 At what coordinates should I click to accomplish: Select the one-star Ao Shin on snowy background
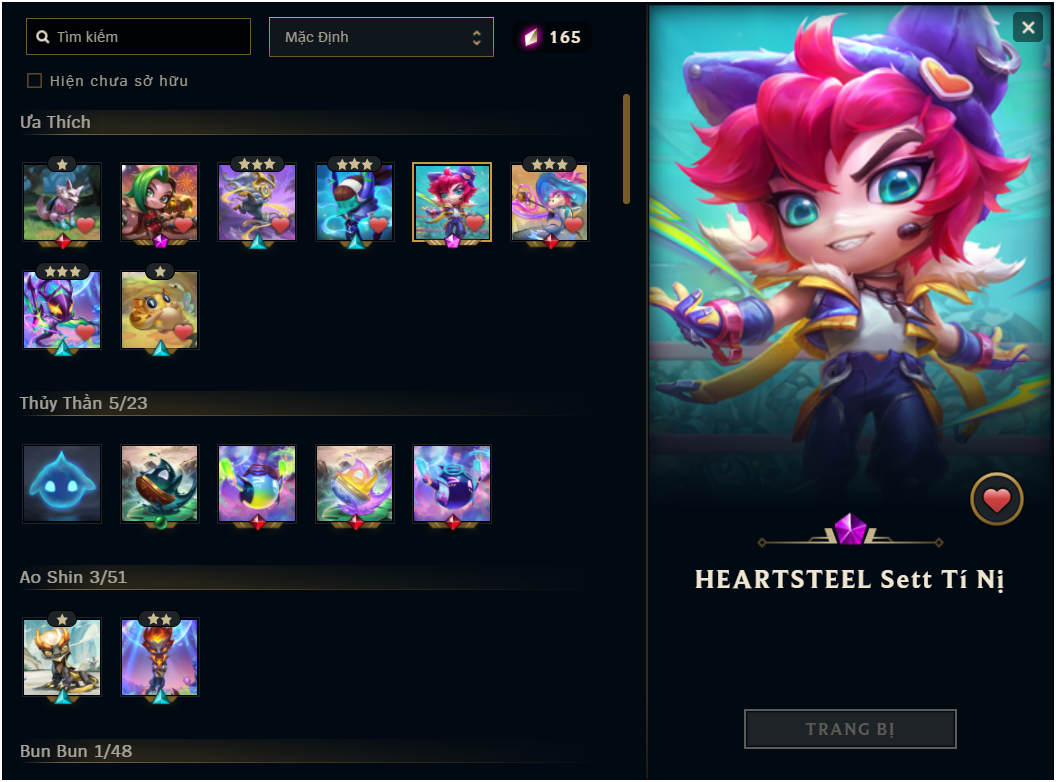[x=62, y=656]
